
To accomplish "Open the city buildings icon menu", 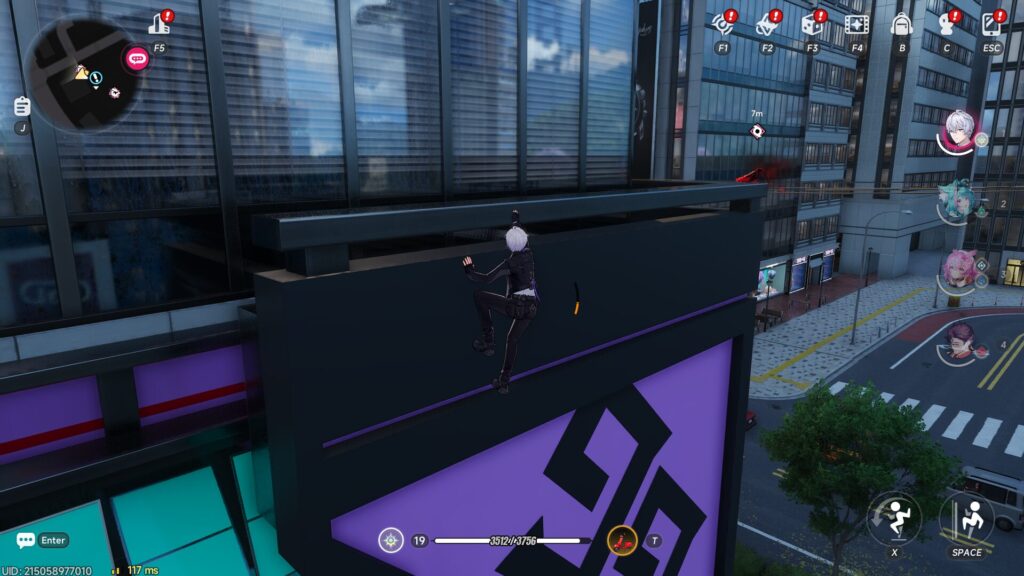I will pos(158,24).
